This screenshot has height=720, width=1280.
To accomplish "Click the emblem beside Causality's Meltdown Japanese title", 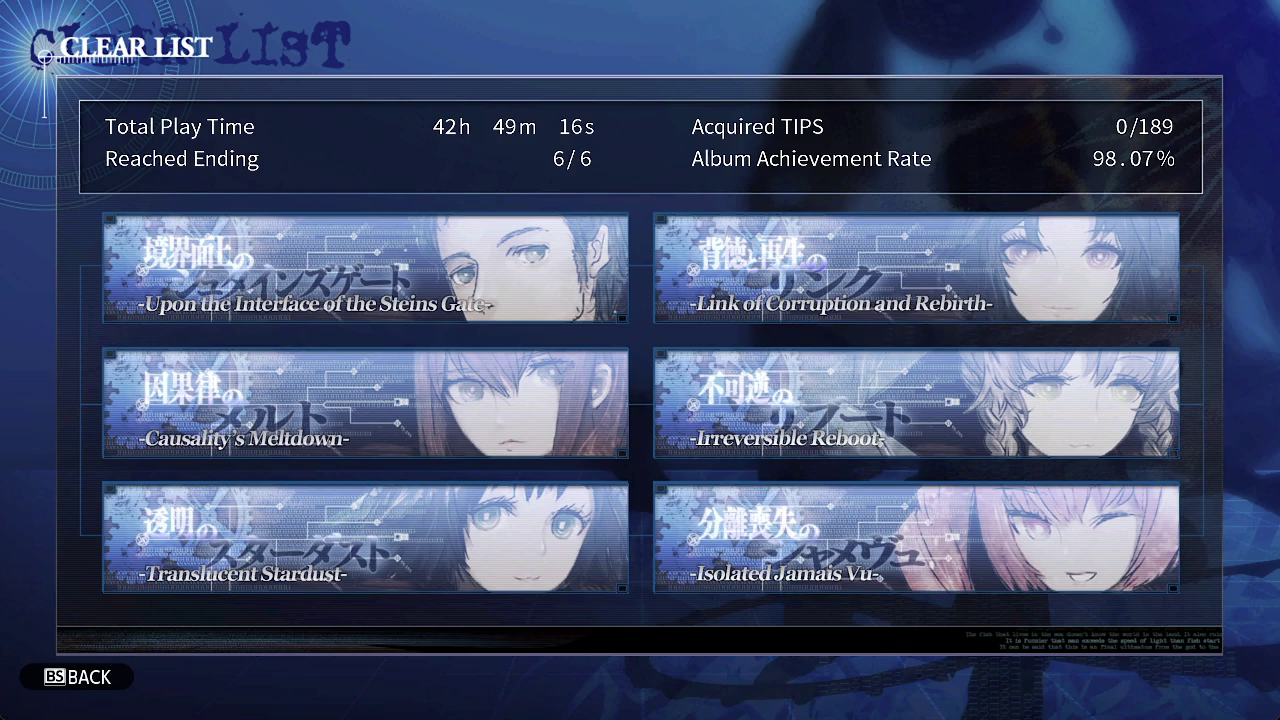I will tap(142, 405).
